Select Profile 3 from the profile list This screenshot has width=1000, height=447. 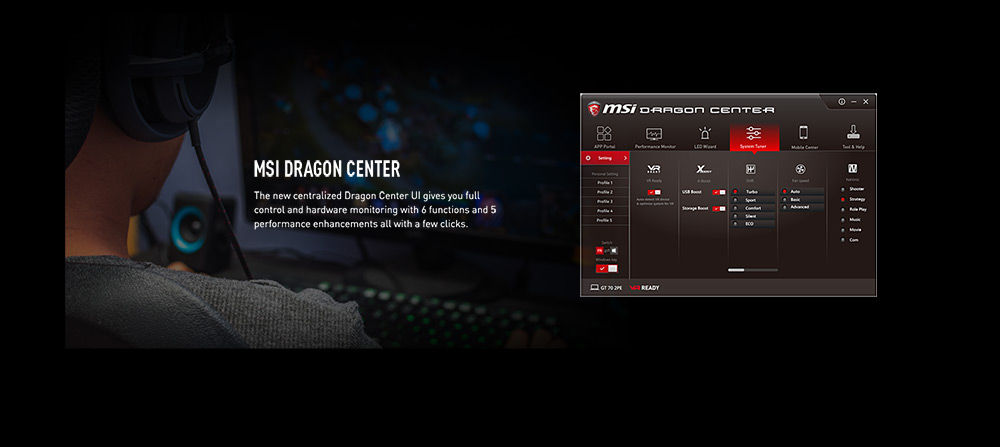(x=604, y=201)
